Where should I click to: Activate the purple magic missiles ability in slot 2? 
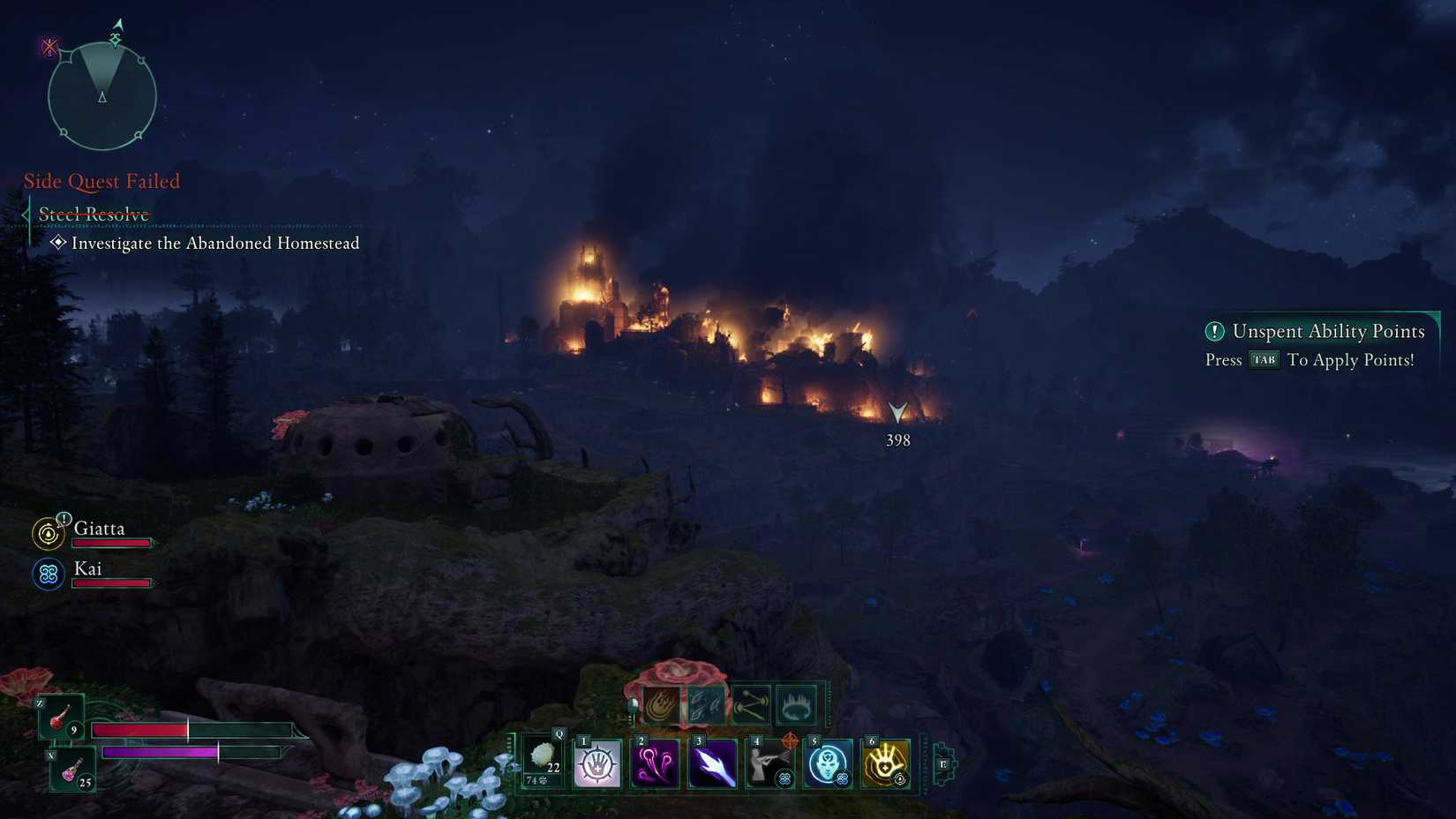tap(655, 763)
